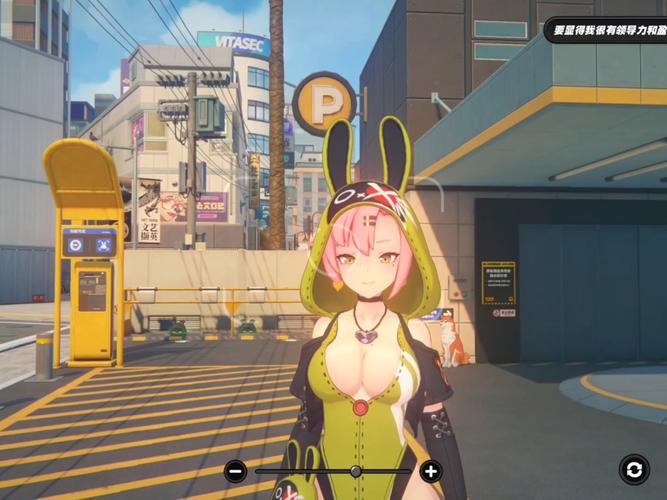Click the plus zoom-in button

[430, 471]
